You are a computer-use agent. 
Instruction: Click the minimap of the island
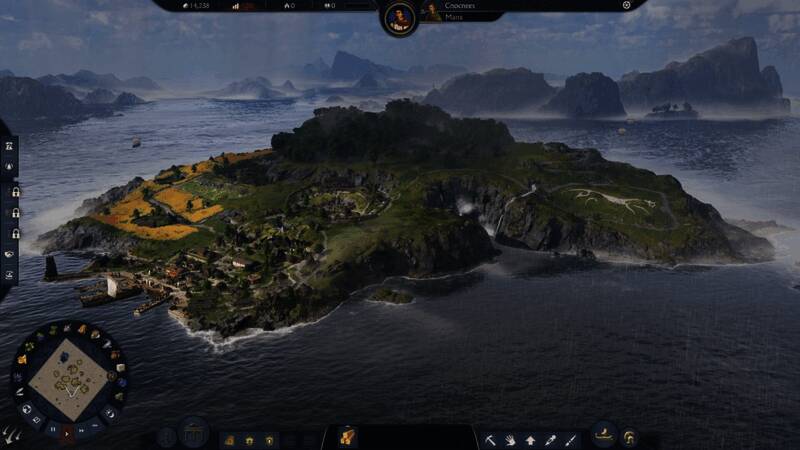68,377
